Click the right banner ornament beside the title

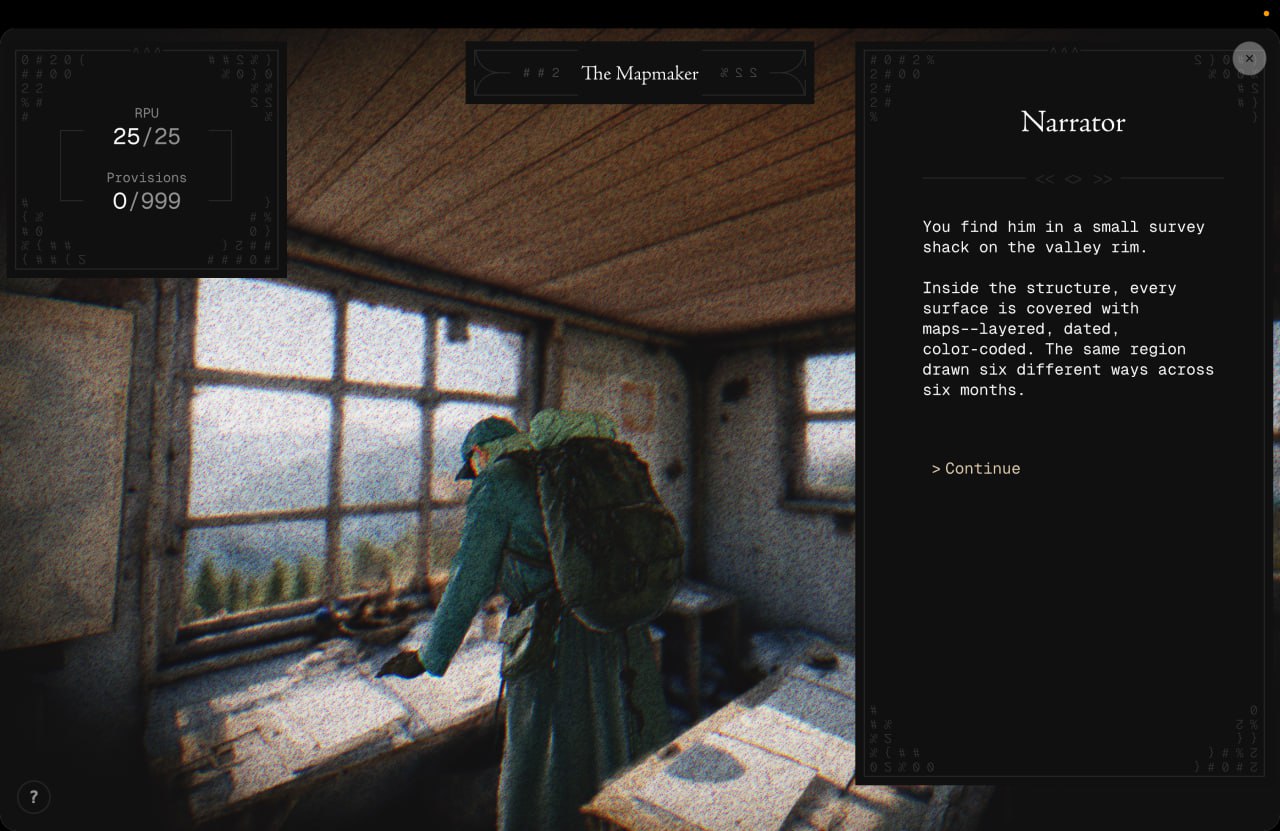click(753, 72)
